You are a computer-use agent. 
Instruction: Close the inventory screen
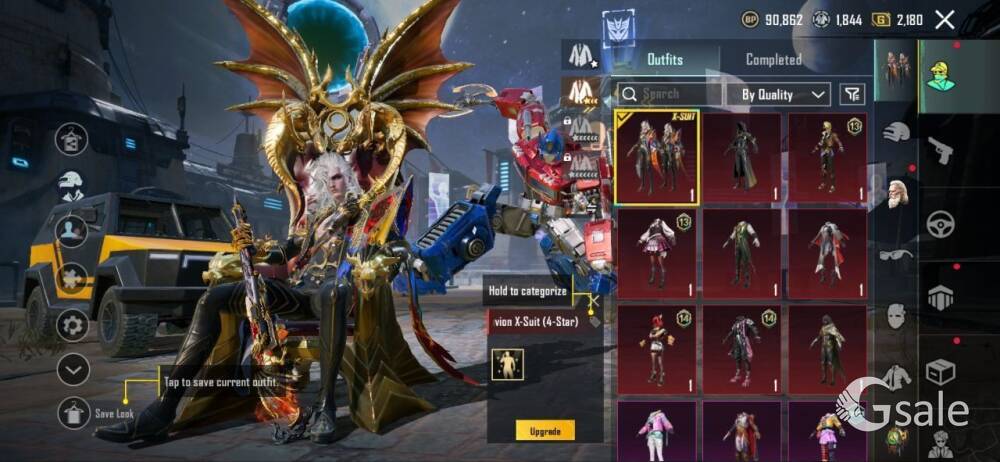[944, 19]
